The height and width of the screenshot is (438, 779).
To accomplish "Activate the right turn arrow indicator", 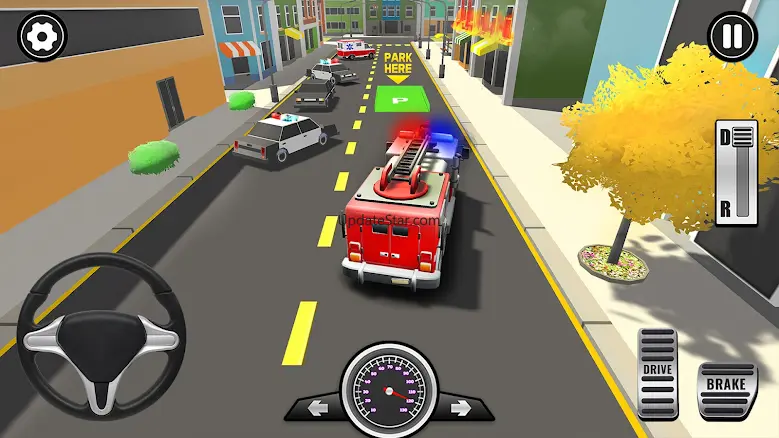I will (x=459, y=408).
